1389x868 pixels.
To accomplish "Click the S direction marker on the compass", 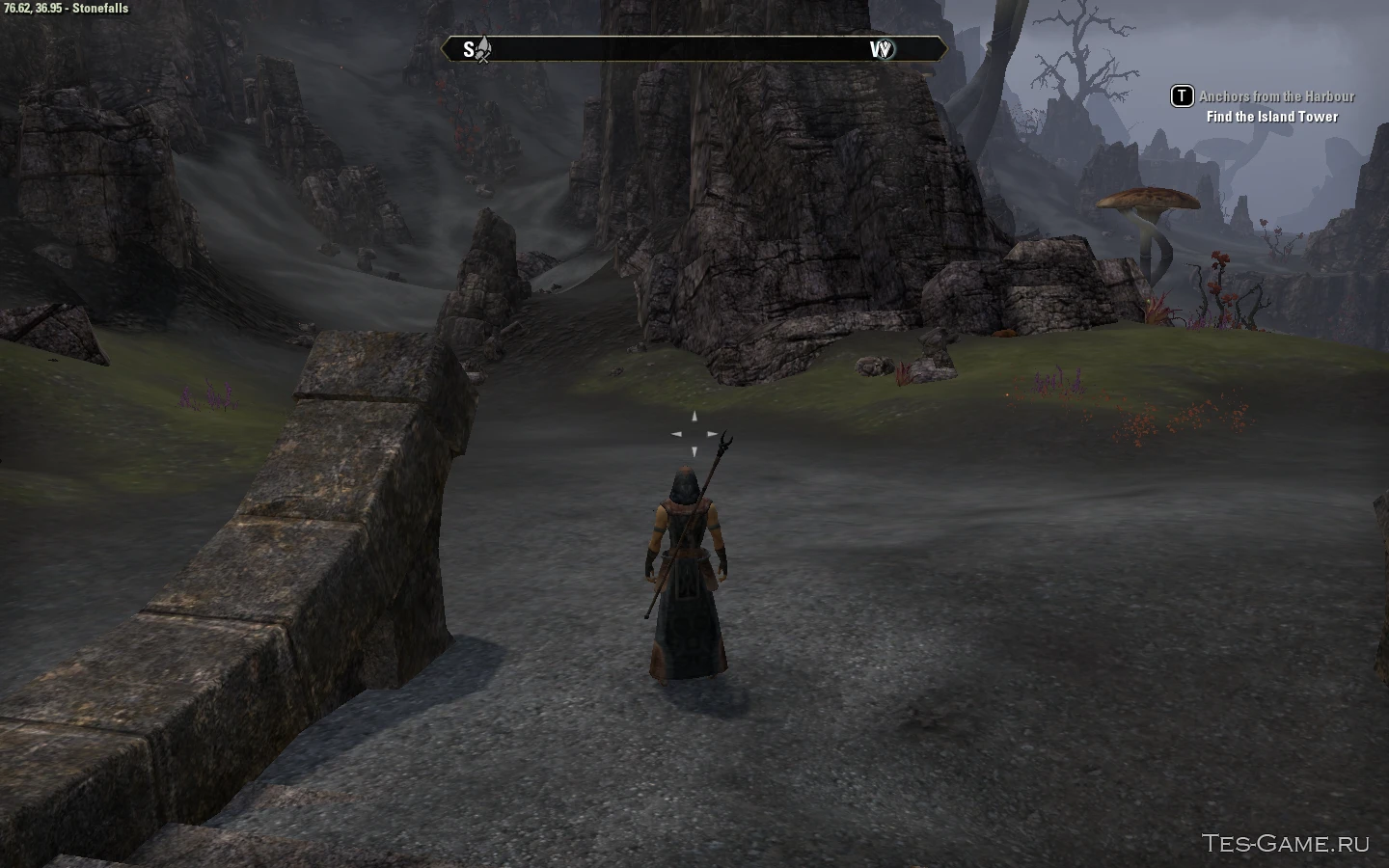I will [x=470, y=49].
